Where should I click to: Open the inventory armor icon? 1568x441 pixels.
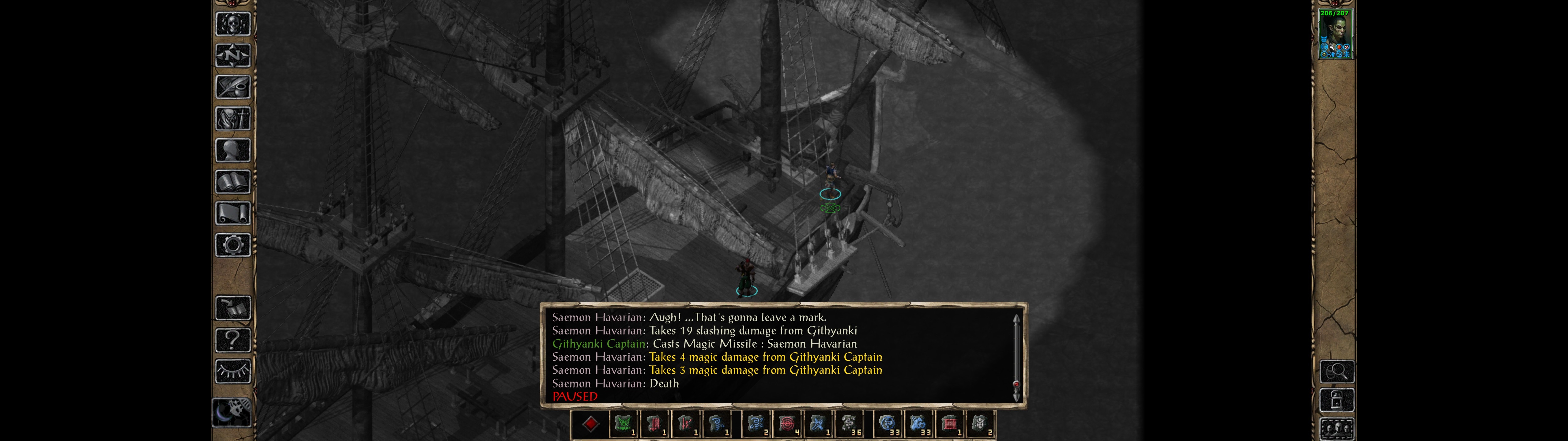(232, 118)
